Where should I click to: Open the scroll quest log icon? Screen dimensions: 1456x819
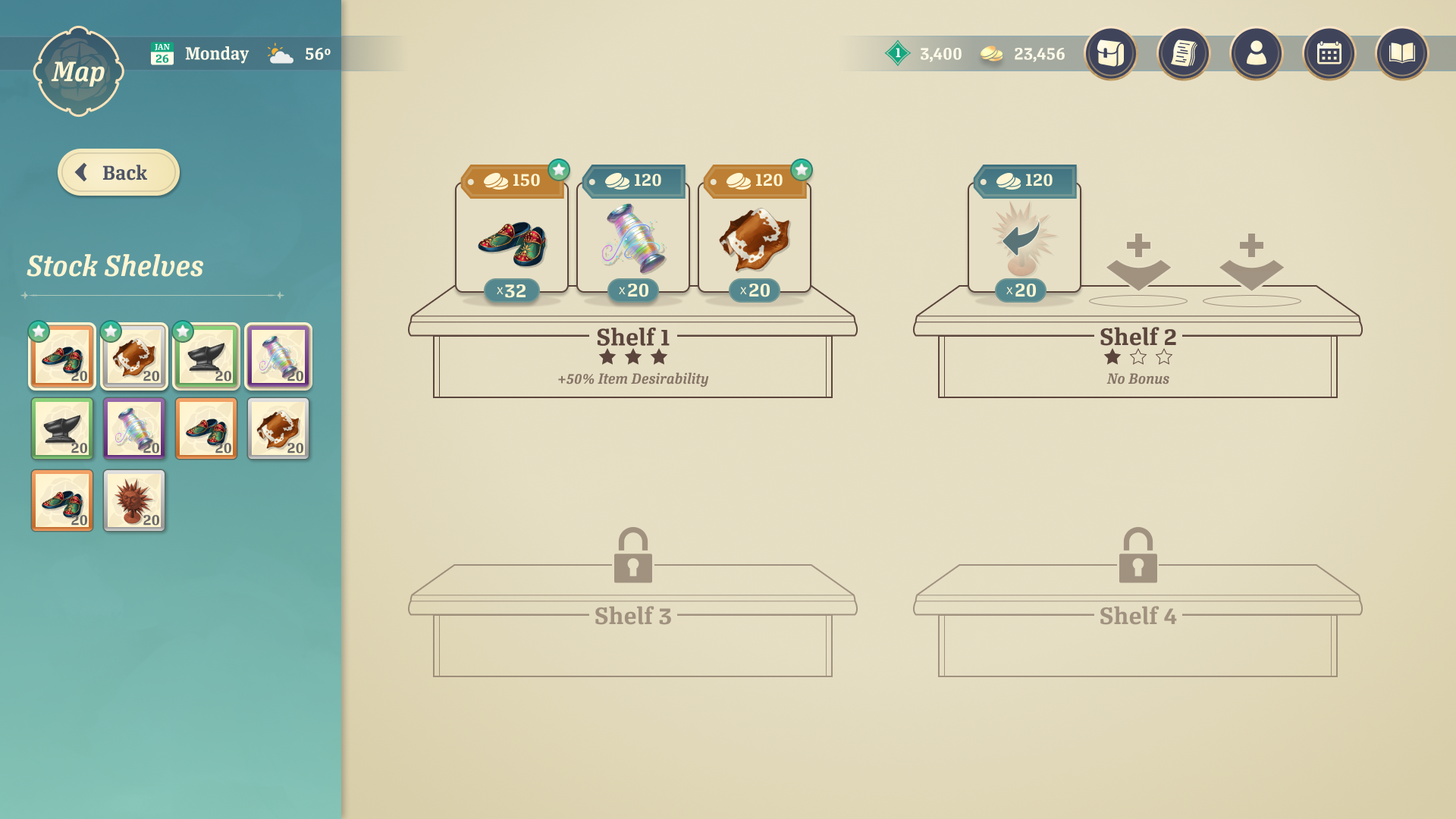[x=1183, y=53]
